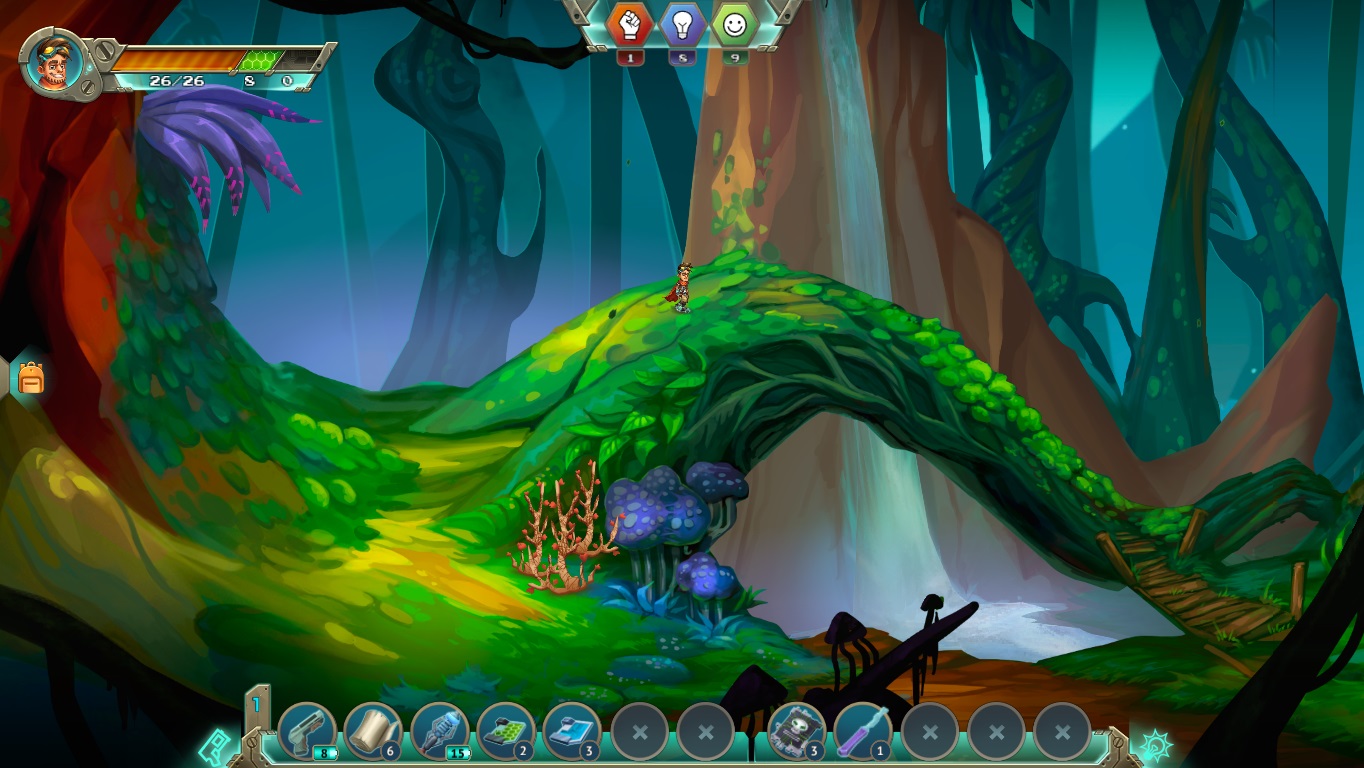Image resolution: width=1364 pixels, height=768 pixels.
Task: Select the gun in the hotbar
Action: (307, 733)
